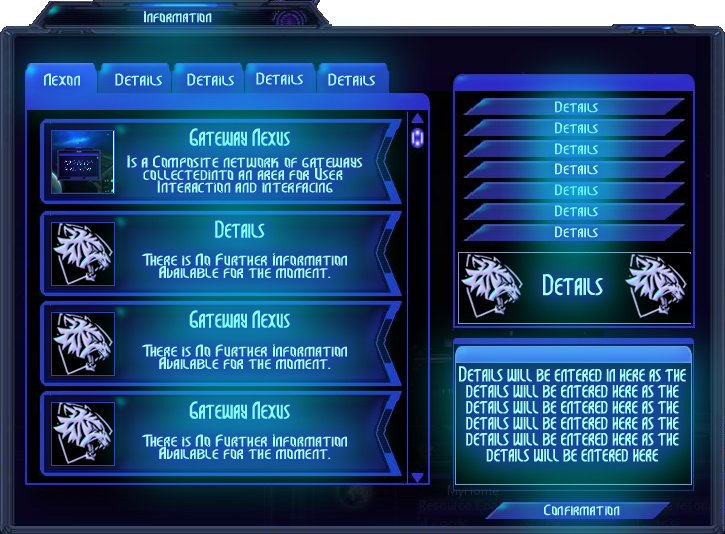This screenshot has width=725, height=534.
Task: Click the details description text box
Action: [x=573, y=416]
